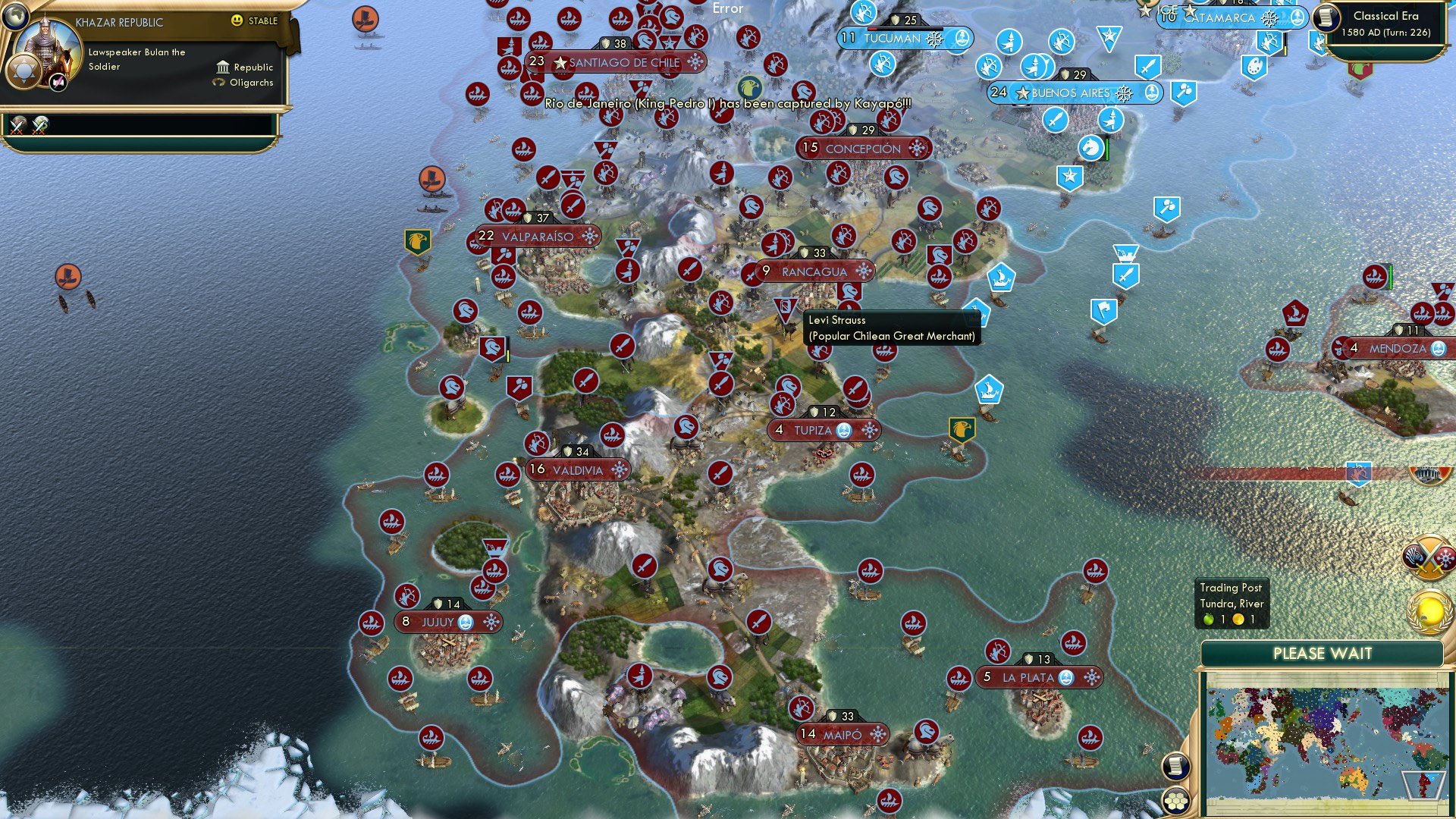1456x819 pixels.
Task: Click the snowflake icon on the Buenos Aires banner
Action: point(1122,93)
